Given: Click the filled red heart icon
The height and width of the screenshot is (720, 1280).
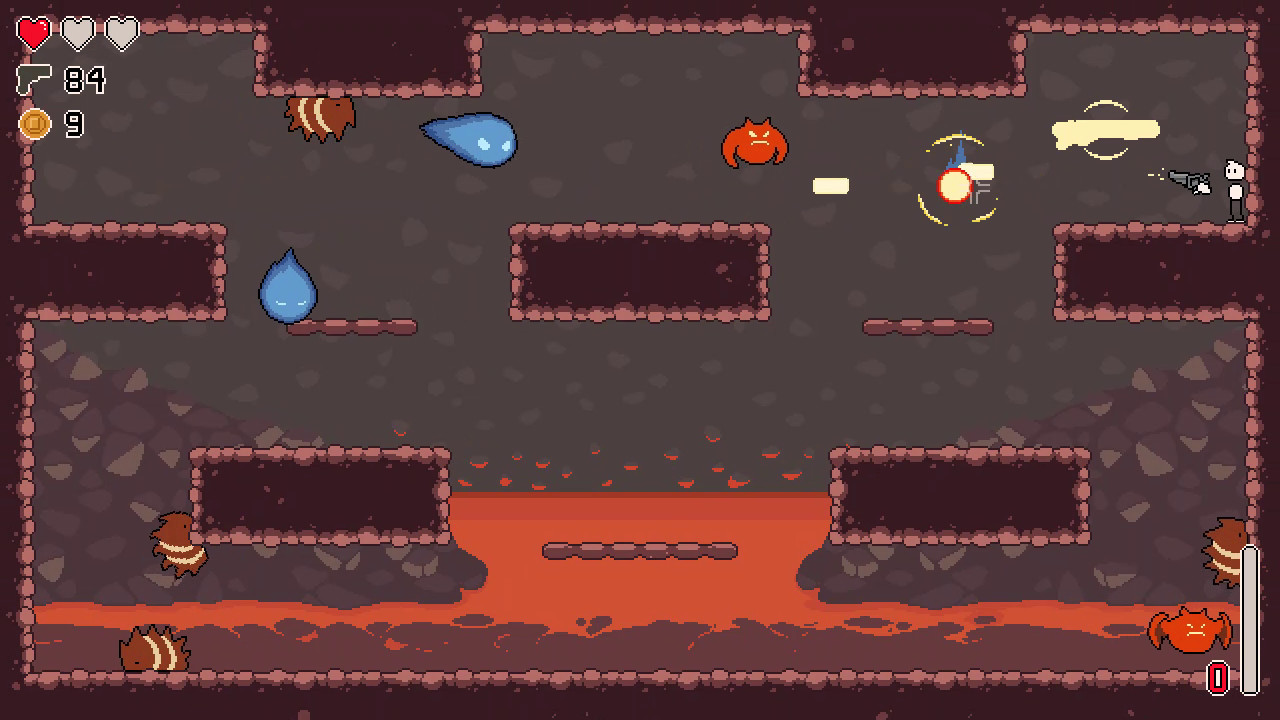Looking at the screenshot, I should (33, 31).
